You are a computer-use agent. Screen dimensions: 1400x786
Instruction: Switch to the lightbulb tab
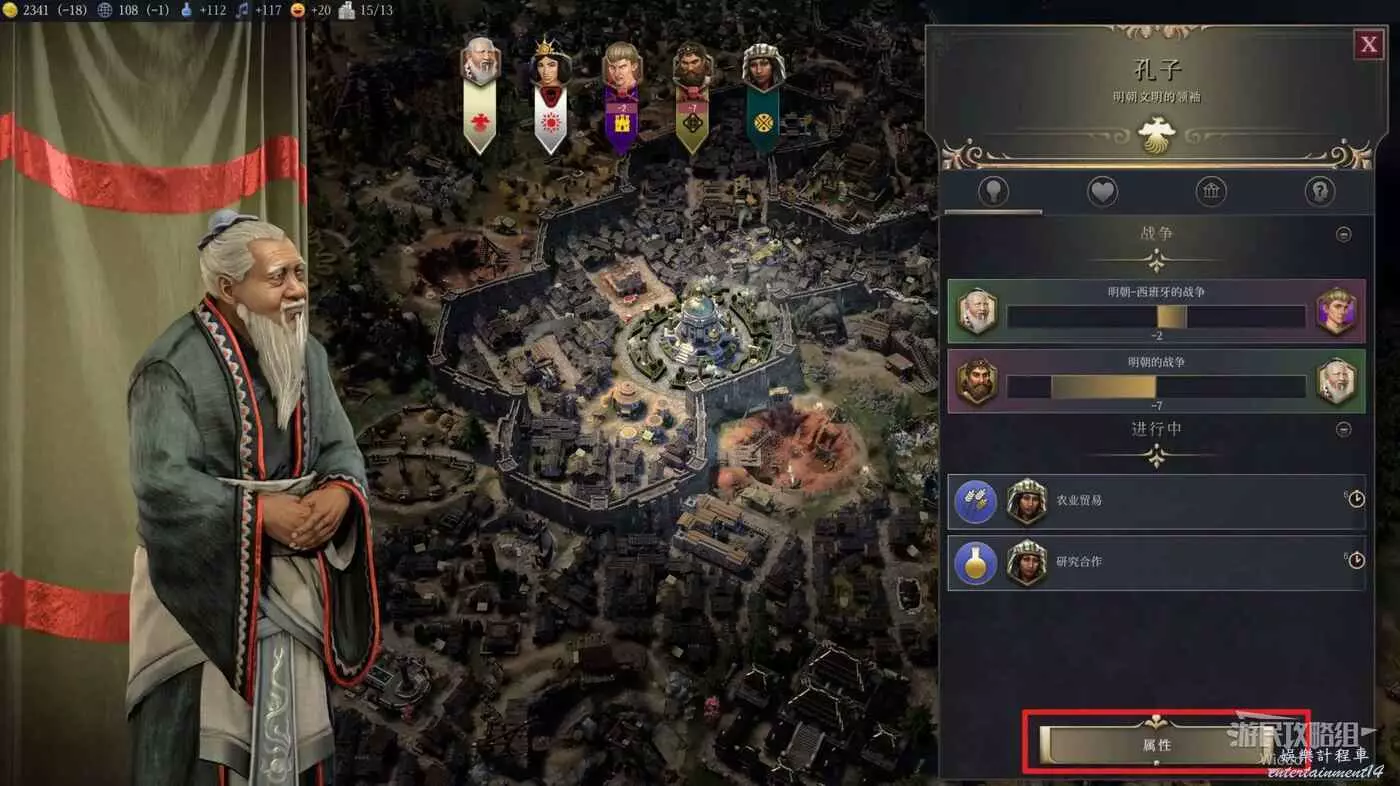point(993,191)
